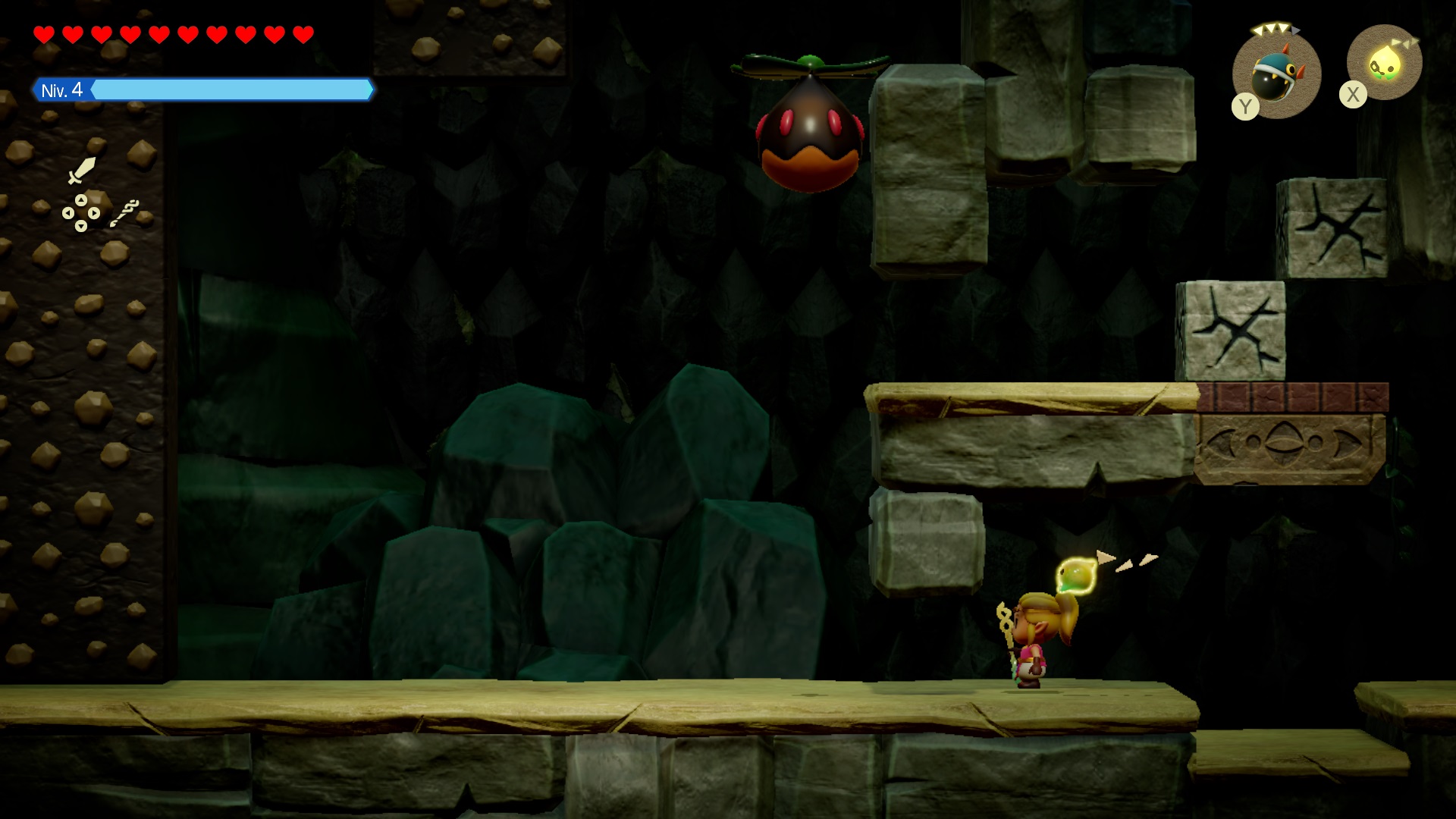Screen dimensions: 1456x819
Task: Click the four-way d-pad indicator
Action: [x=81, y=213]
